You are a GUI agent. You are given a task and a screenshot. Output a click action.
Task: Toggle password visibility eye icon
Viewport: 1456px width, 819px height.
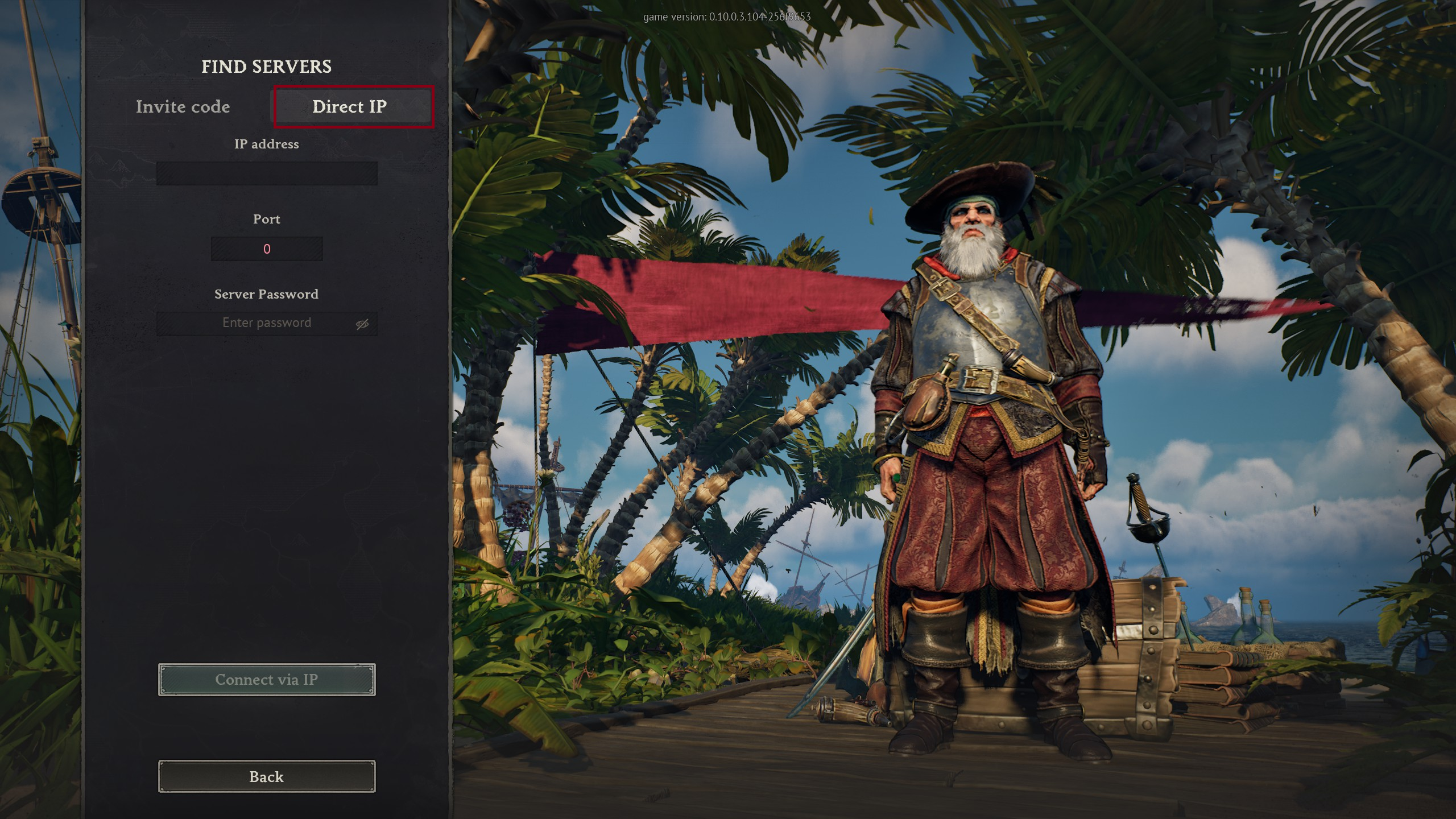click(x=362, y=324)
